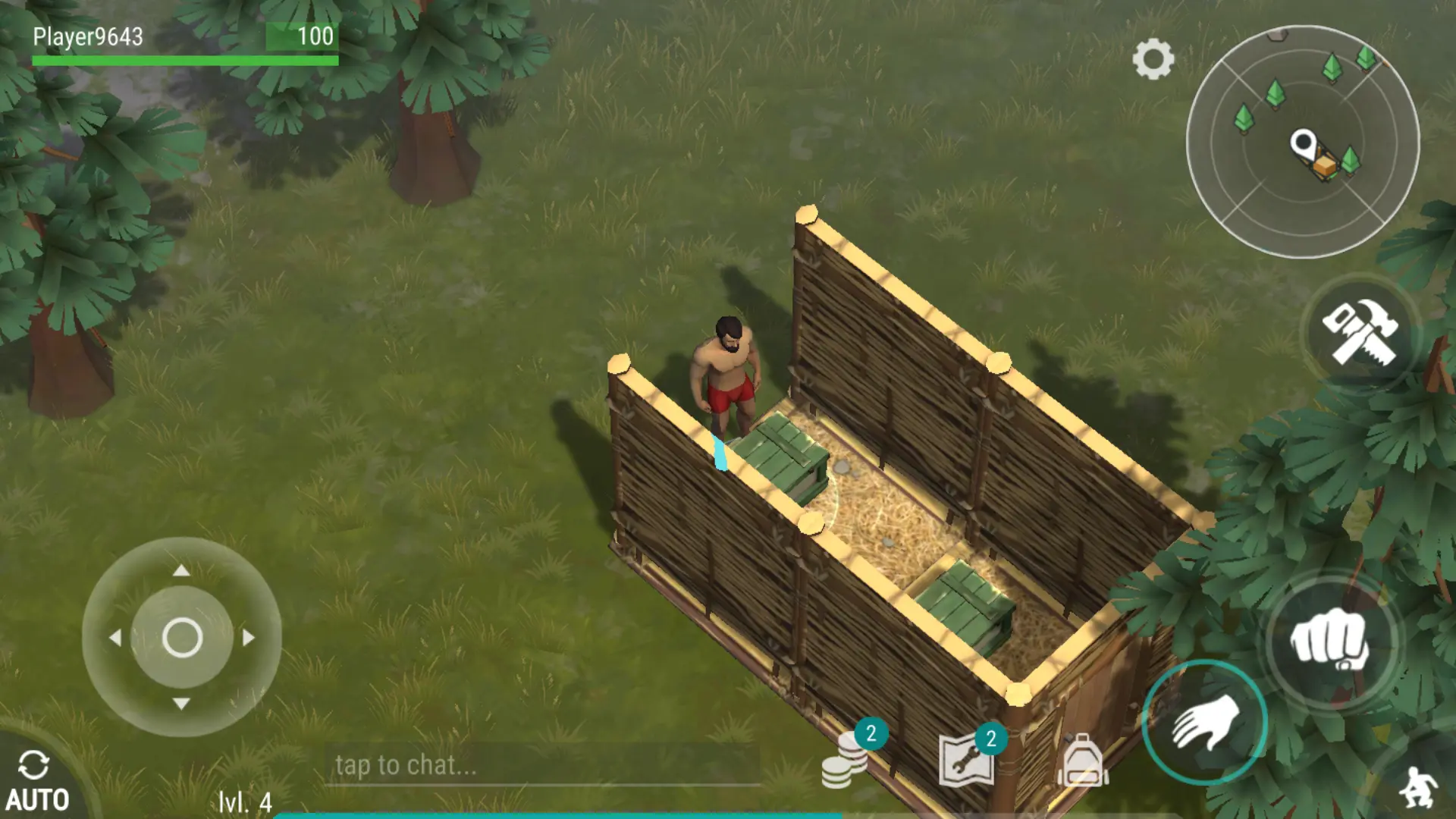Screen dimensions: 1456x819
Task: Tap the joystick right arrow
Action: pyautogui.click(x=249, y=638)
